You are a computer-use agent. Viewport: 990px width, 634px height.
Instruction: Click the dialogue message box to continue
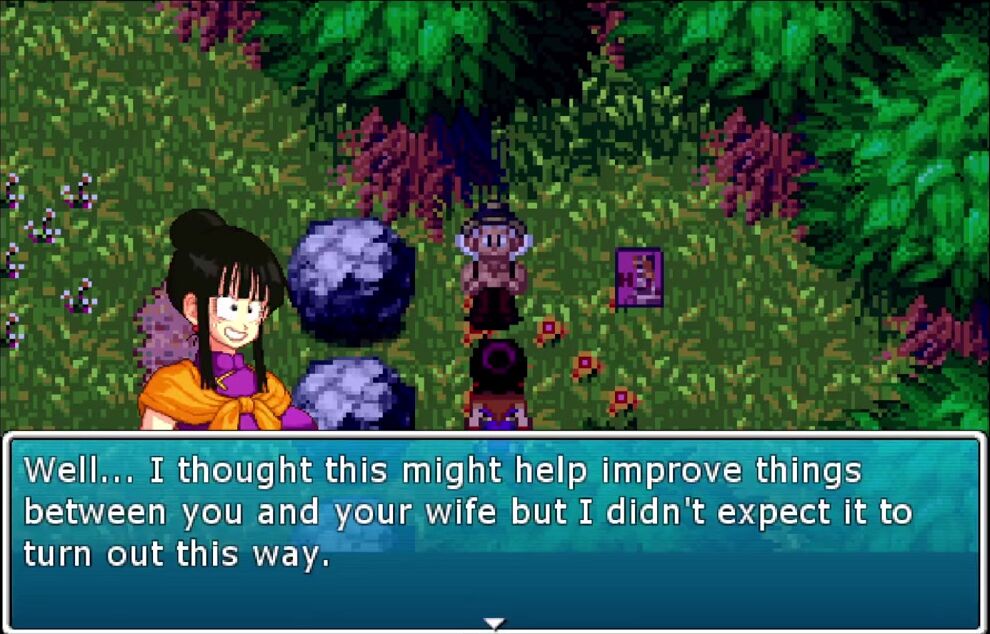[494, 530]
